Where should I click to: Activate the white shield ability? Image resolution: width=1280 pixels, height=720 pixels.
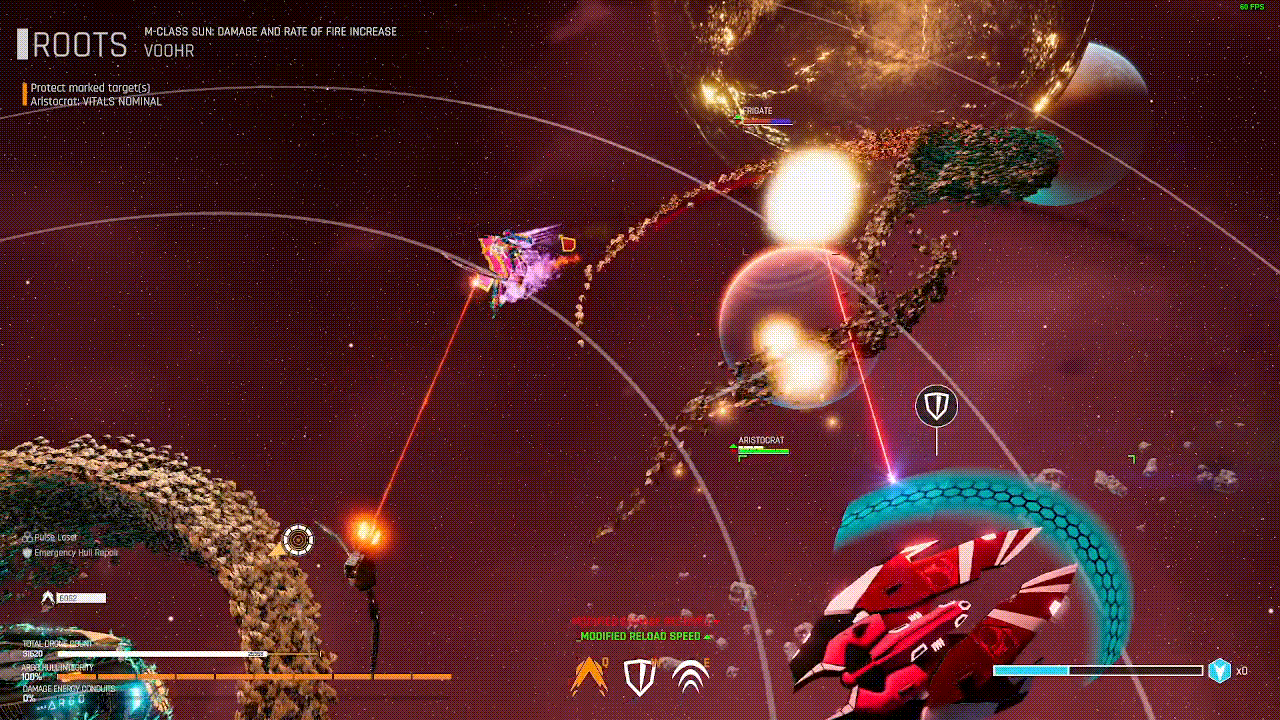[640, 677]
